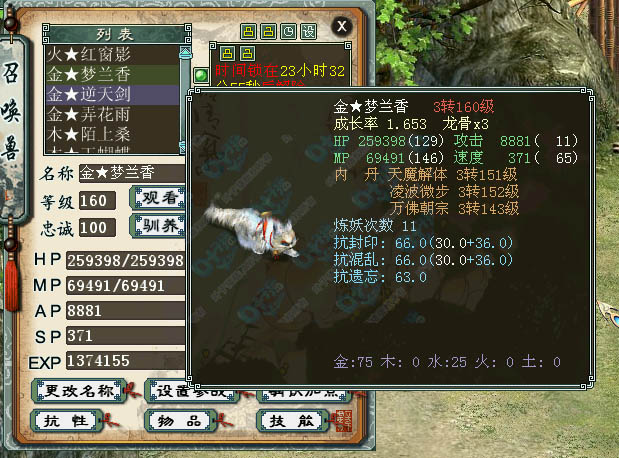Click the 驯养 (tame) button
The image size is (619, 458).
tap(158, 224)
